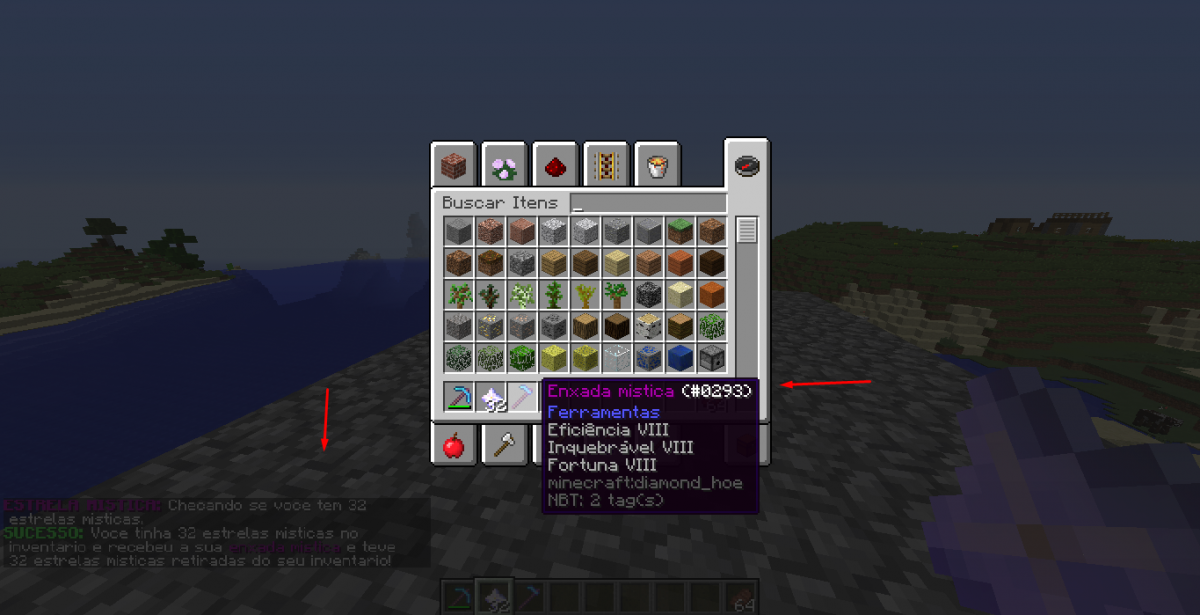Click the Buscar Itens search field
This screenshot has width=1200, height=615.
click(x=648, y=203)
